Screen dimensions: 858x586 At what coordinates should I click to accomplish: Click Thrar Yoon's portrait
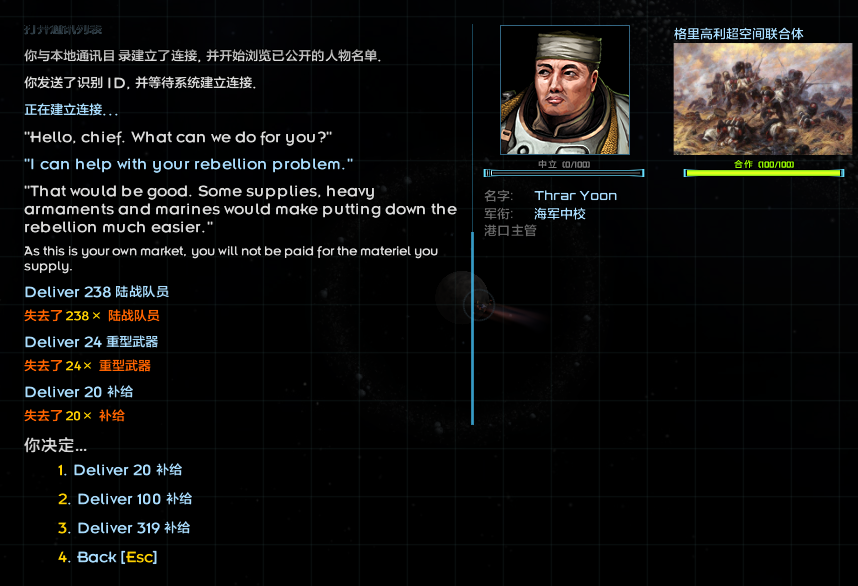coord(565,91)
